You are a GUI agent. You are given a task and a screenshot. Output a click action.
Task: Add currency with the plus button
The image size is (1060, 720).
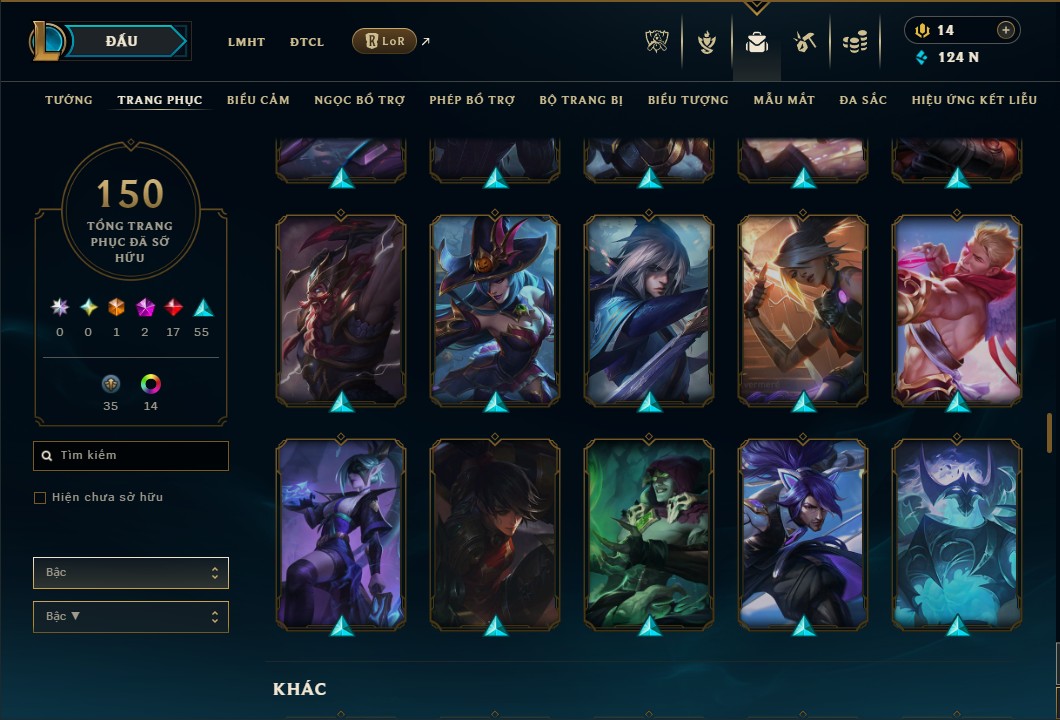point(1005,30)
